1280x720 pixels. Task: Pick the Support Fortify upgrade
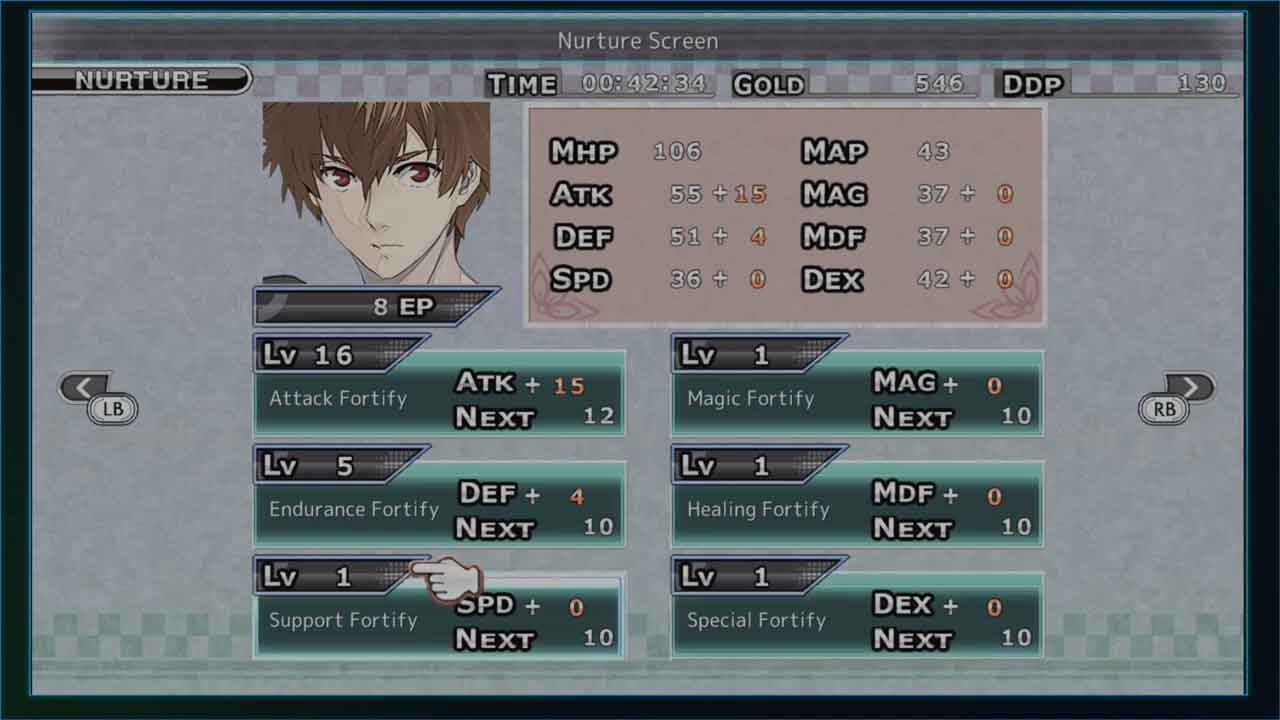coord(439,621)
